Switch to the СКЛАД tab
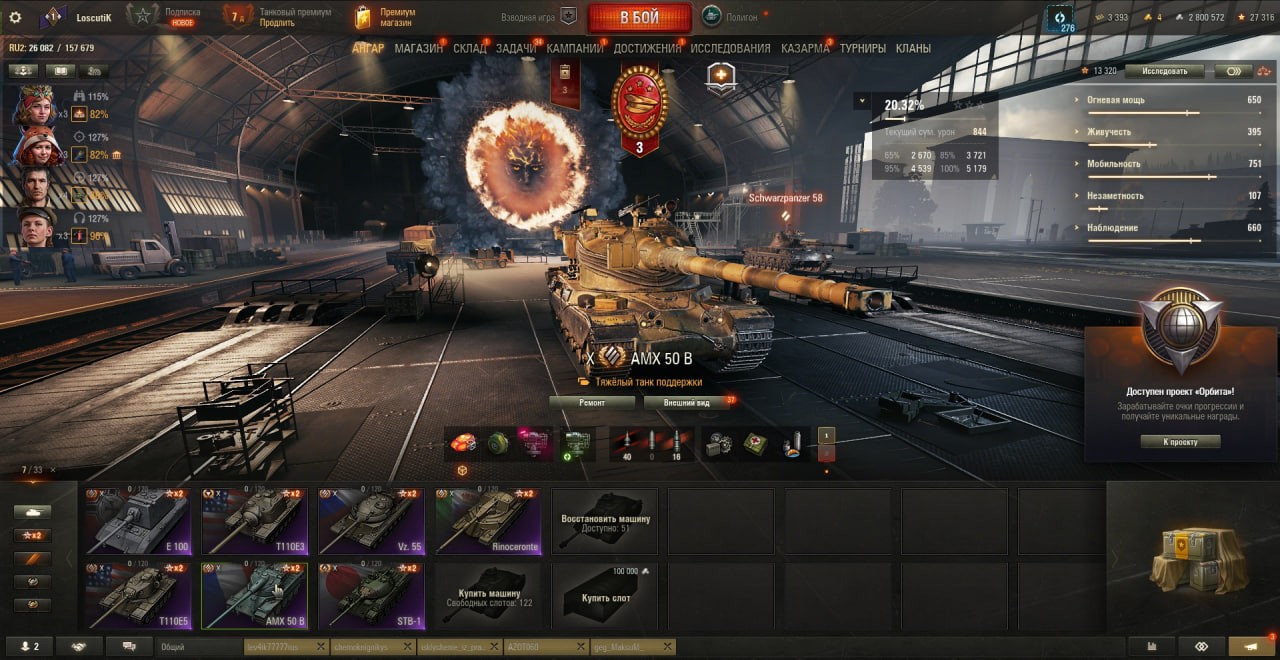The width and height of the screenshot is (1280, 660). point(469,48)
